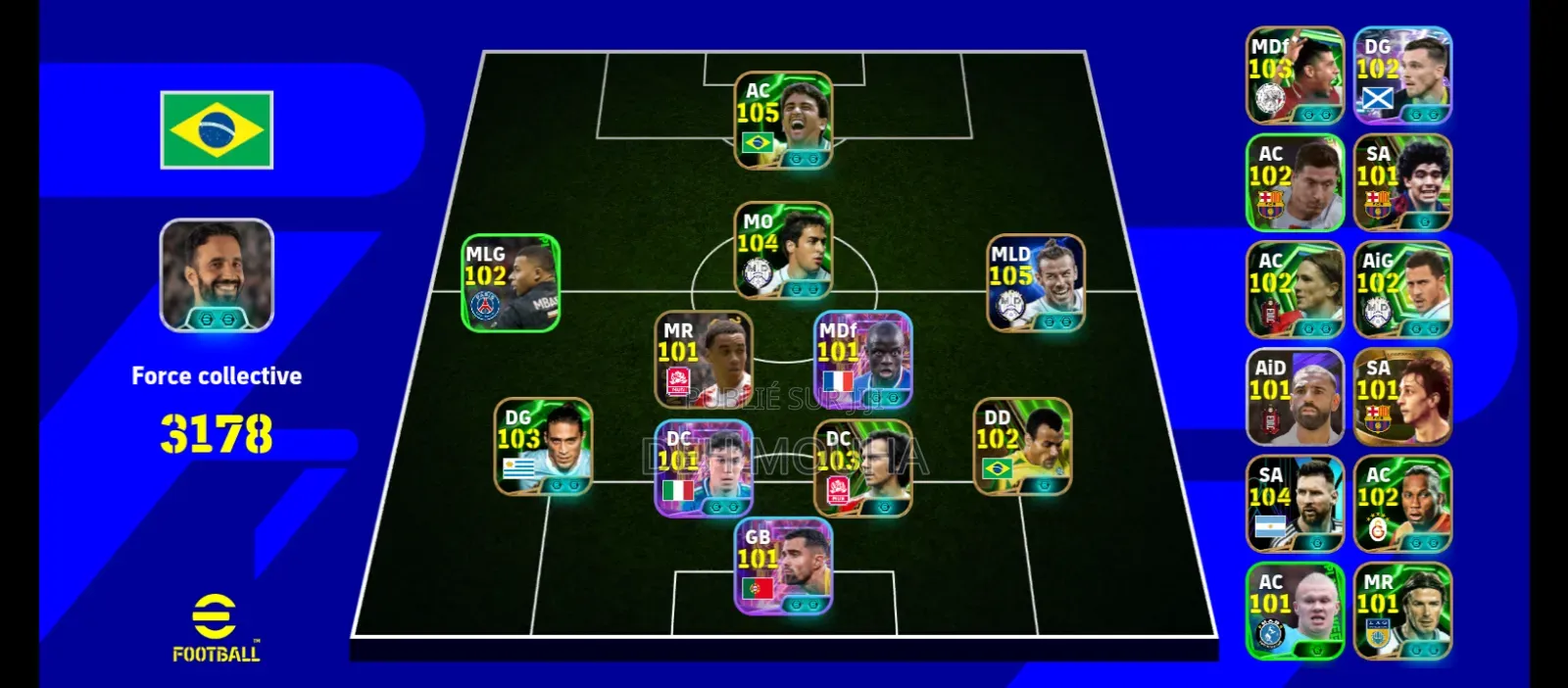Choose the MDf 101 France midfielder card
This screenshot has height=688, width=1568.
pos(862,359)
